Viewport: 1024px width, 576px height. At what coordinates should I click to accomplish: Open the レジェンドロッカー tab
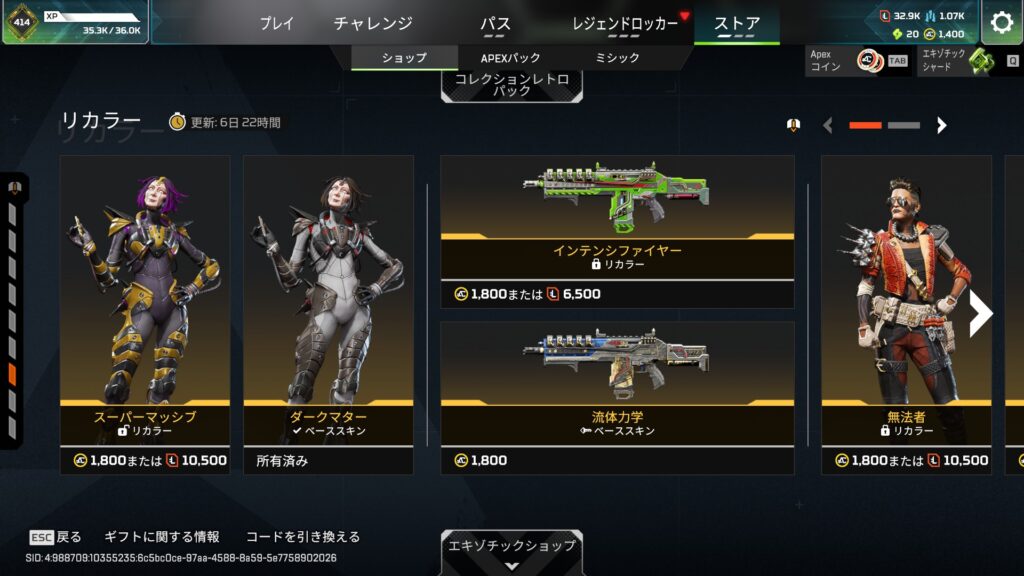[626, 23]
